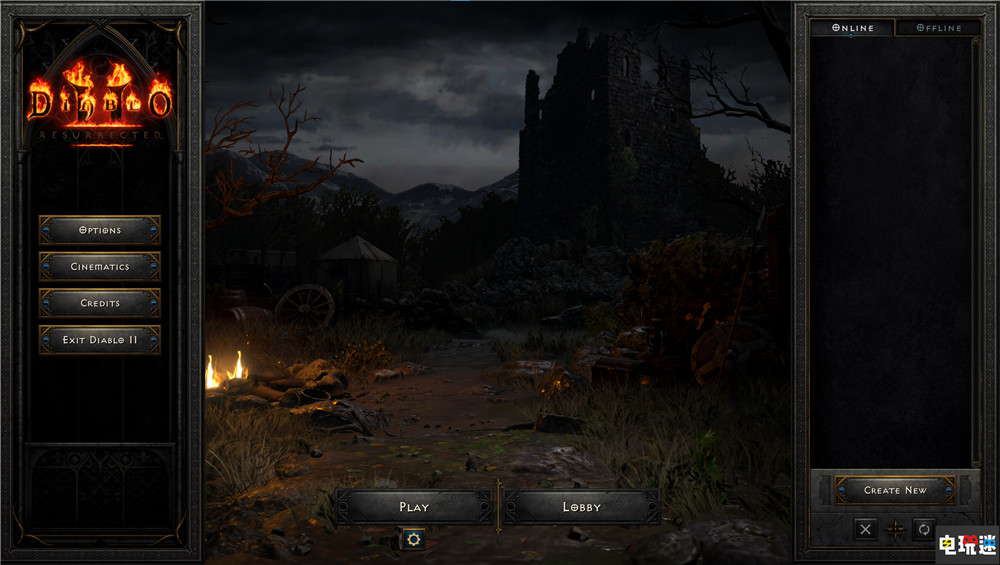
Task: Enter the Lobby
Action: tap(581, 507)
